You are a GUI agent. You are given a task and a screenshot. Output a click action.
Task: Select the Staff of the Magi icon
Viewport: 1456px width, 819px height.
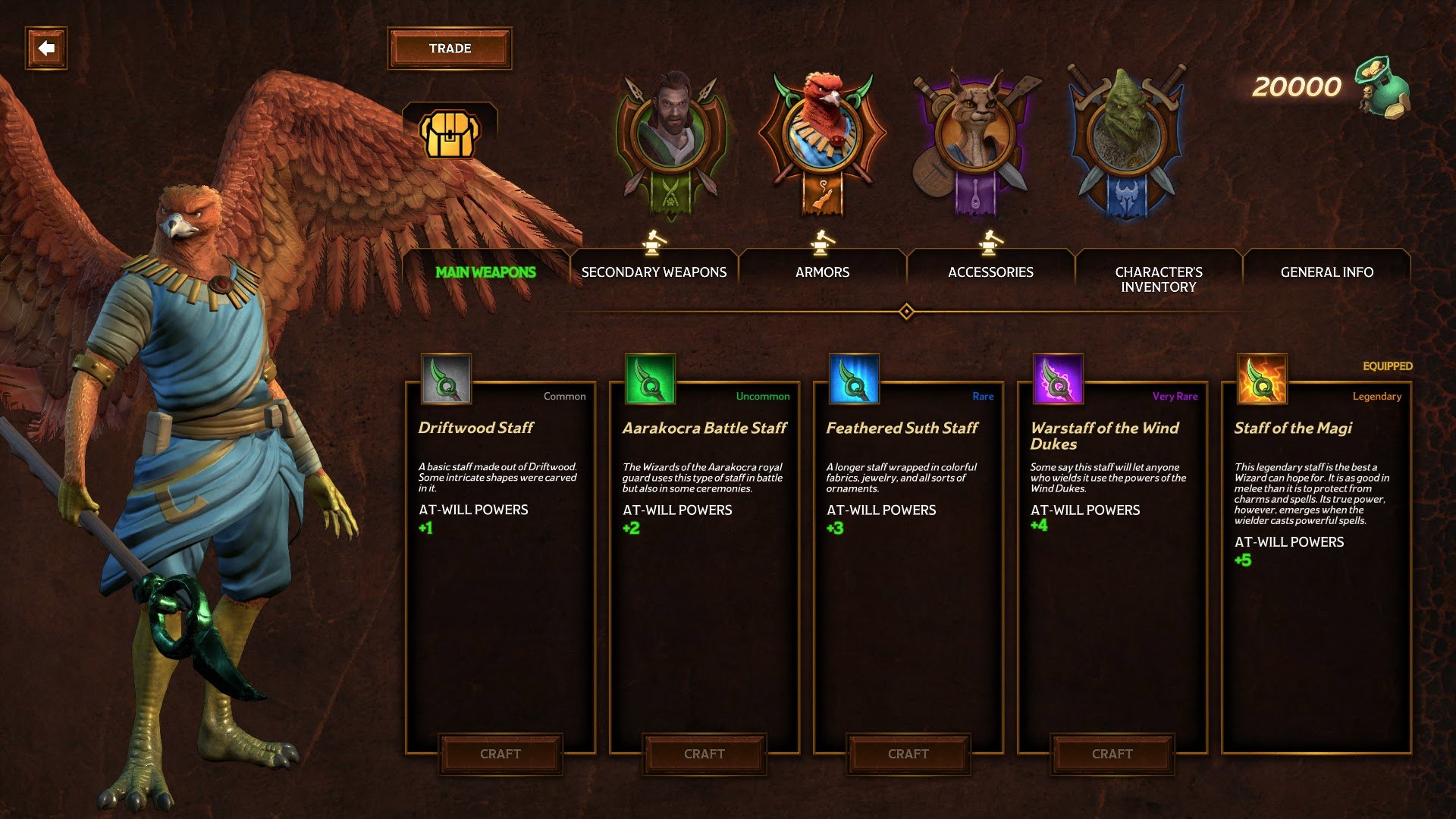click(x=1262, y=379)
